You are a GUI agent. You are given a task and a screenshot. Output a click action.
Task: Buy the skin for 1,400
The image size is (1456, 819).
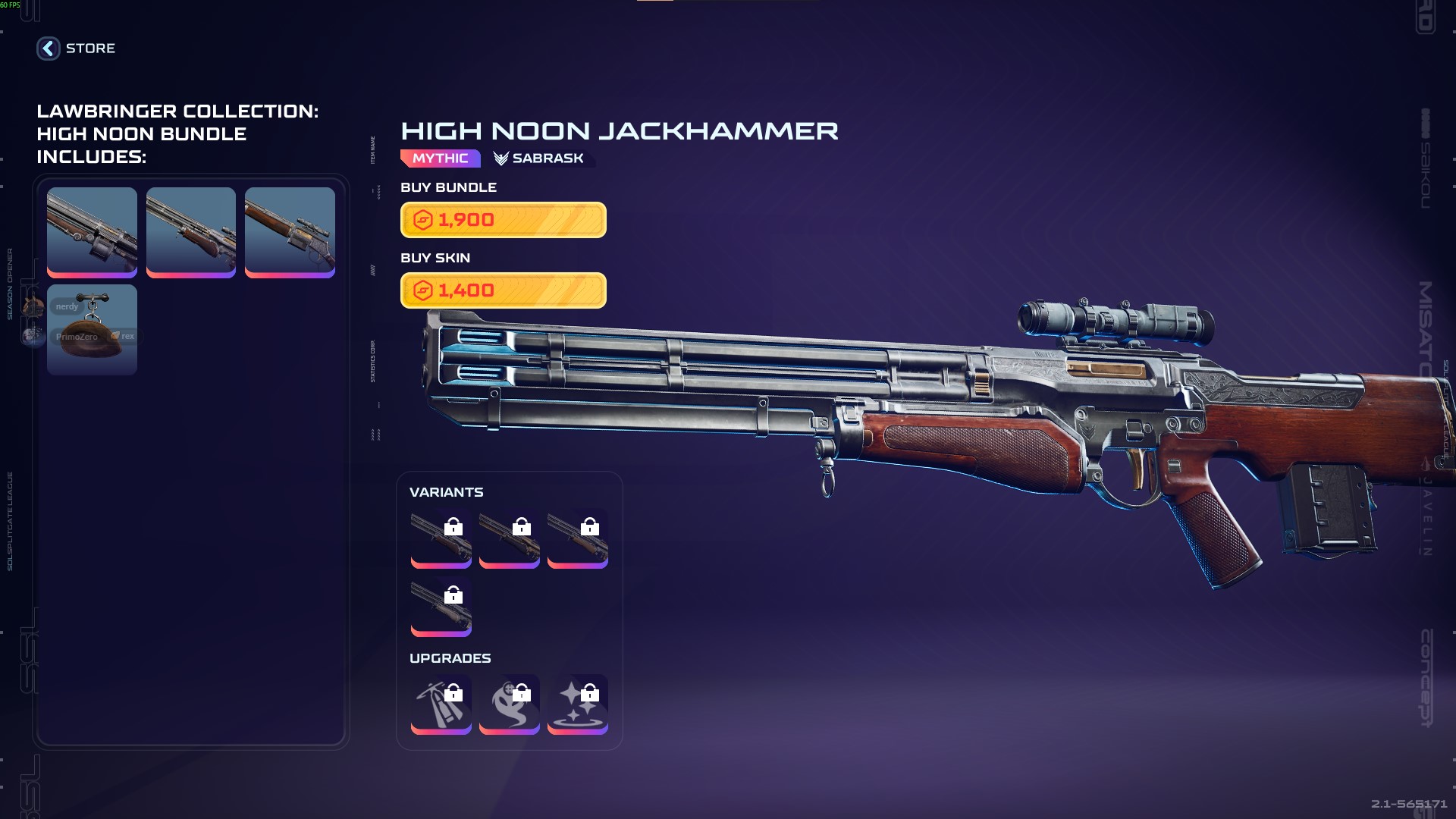(x=503, y=290)
